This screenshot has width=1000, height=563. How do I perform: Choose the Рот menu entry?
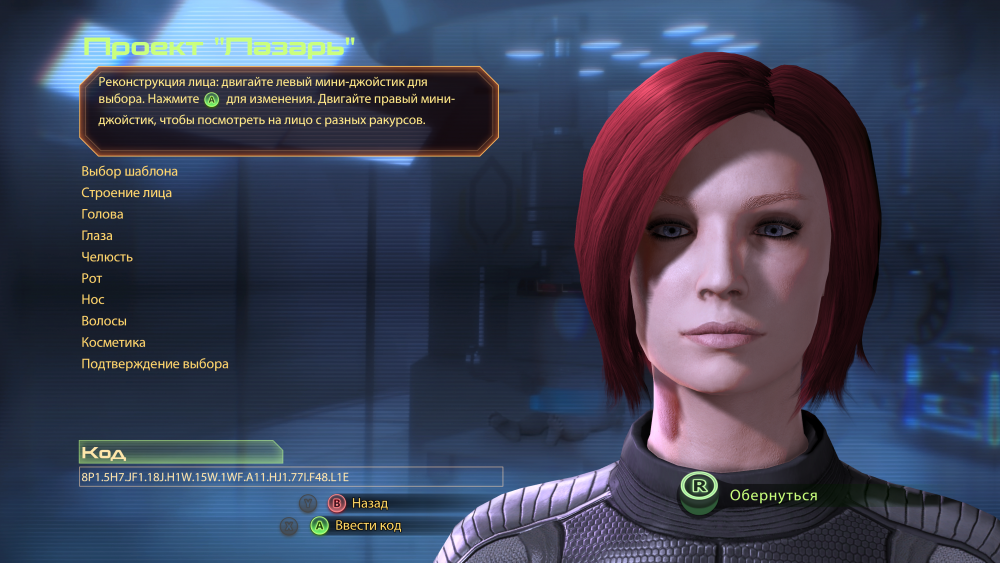(92, 278)
